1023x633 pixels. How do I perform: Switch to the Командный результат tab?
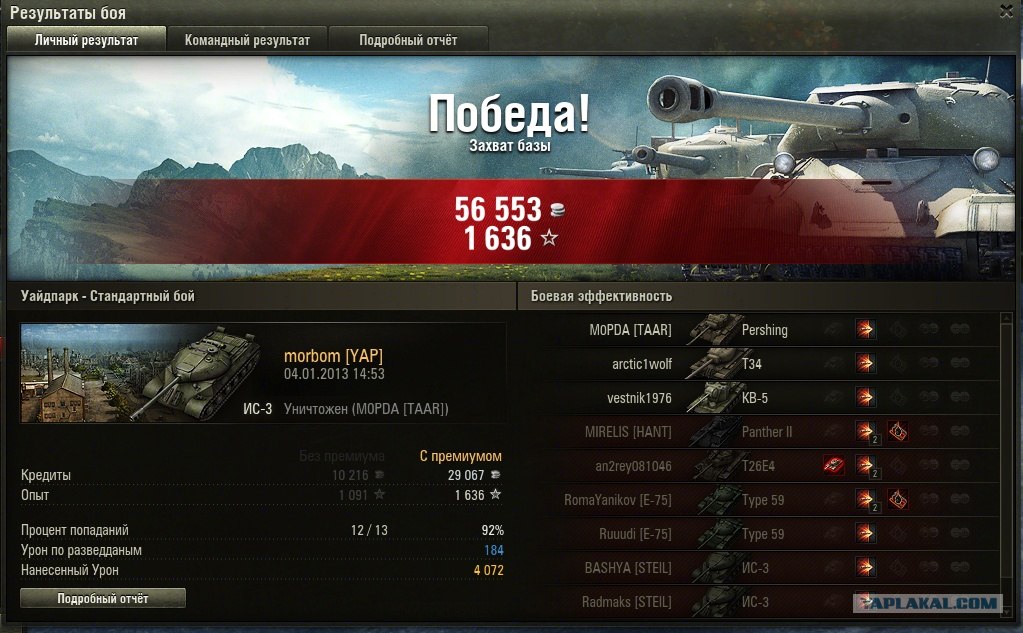pos(247,40)
